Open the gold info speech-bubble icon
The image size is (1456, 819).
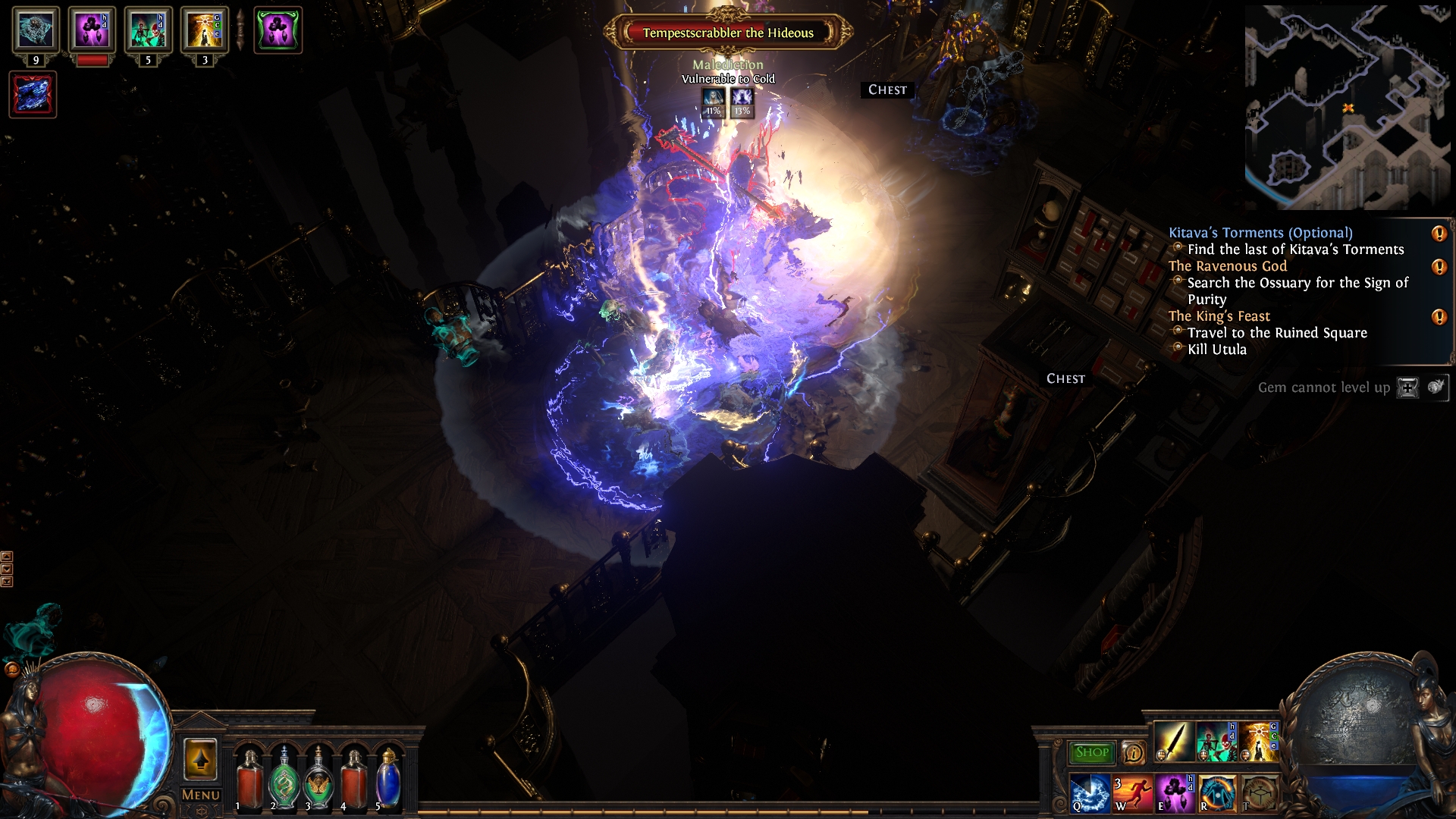click(1133, 752)
